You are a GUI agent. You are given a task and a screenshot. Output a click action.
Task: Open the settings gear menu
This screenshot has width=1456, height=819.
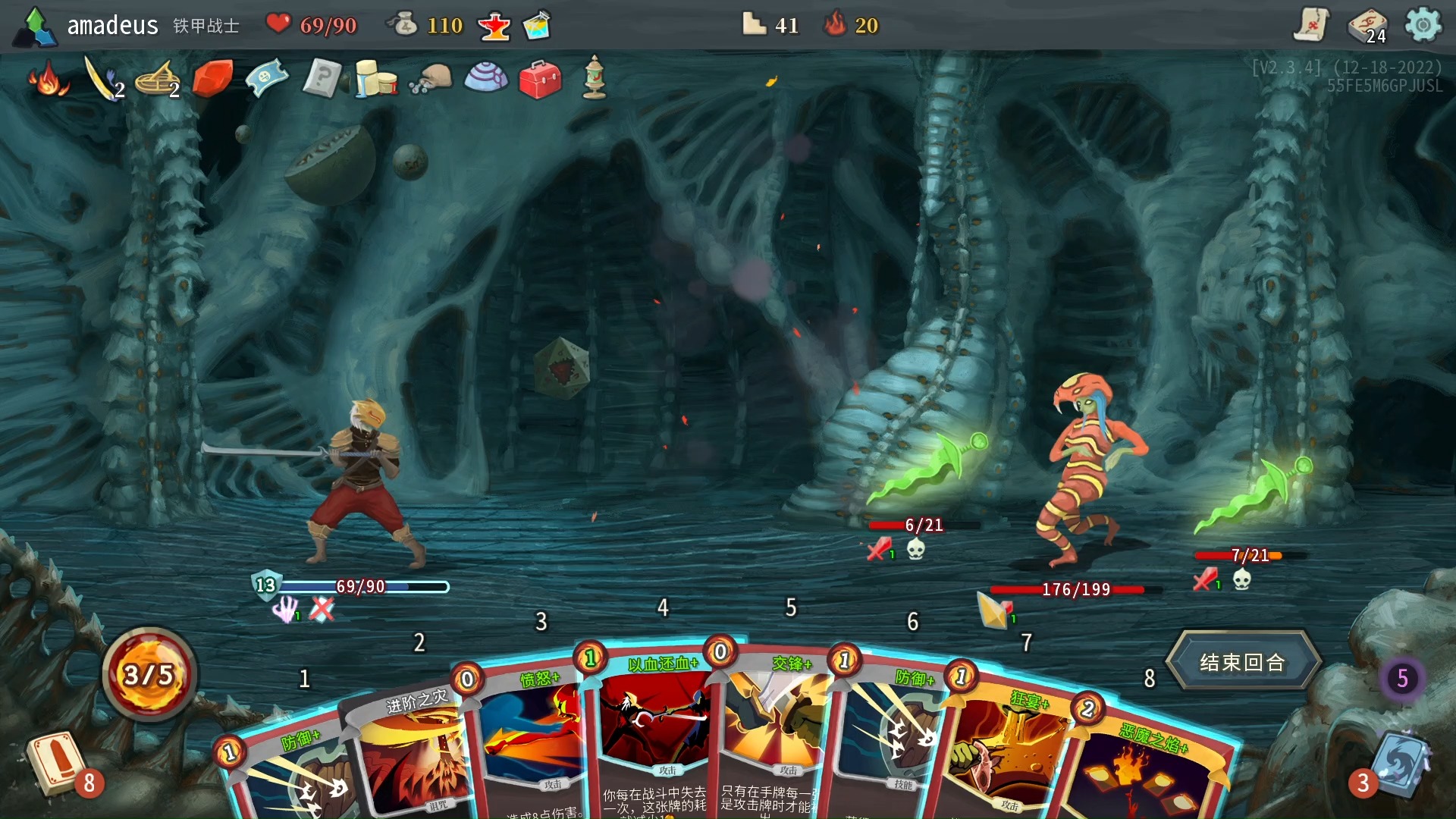tap(1423, 25)
